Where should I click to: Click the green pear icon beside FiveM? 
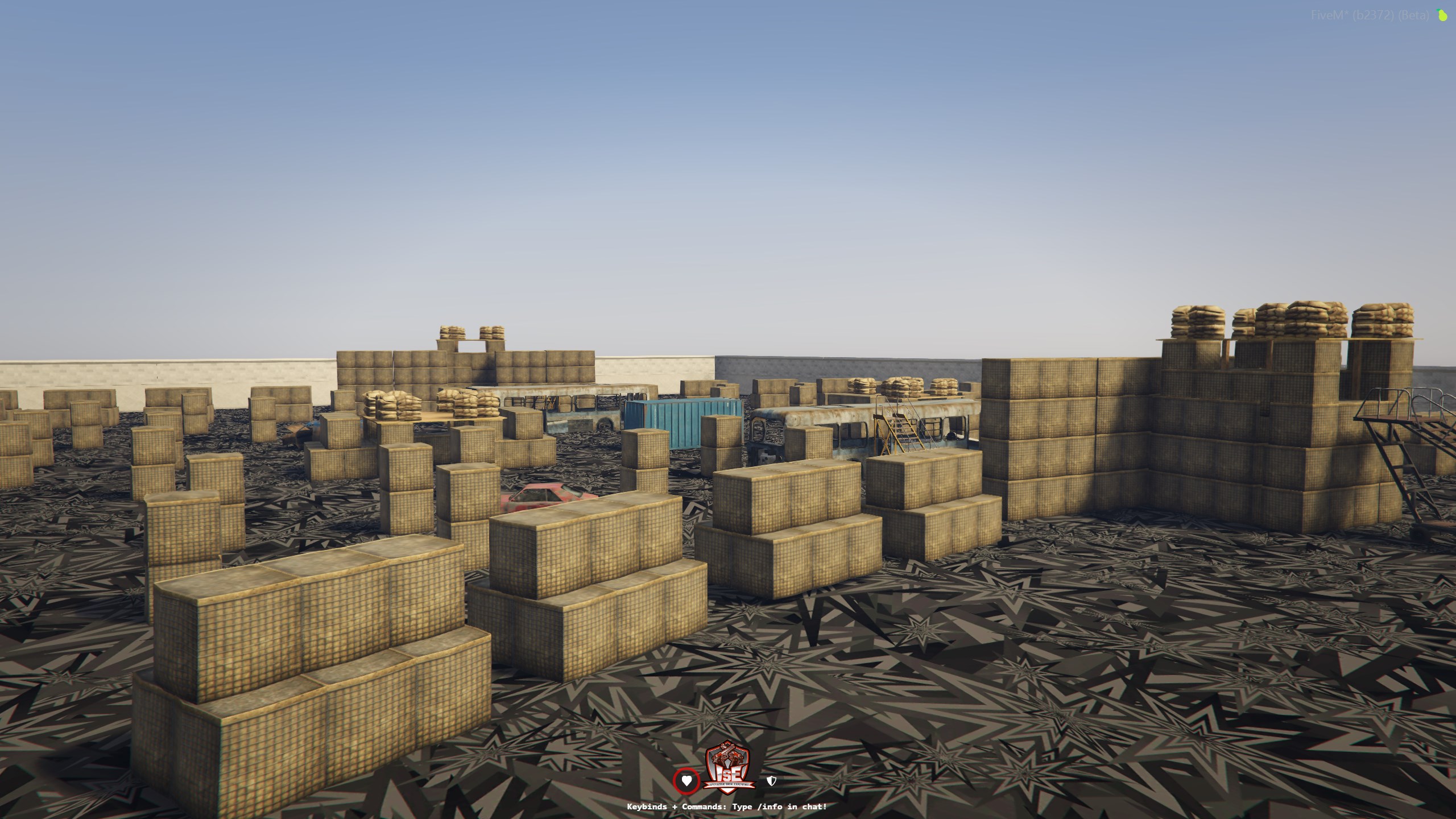tap(1442, 15)
